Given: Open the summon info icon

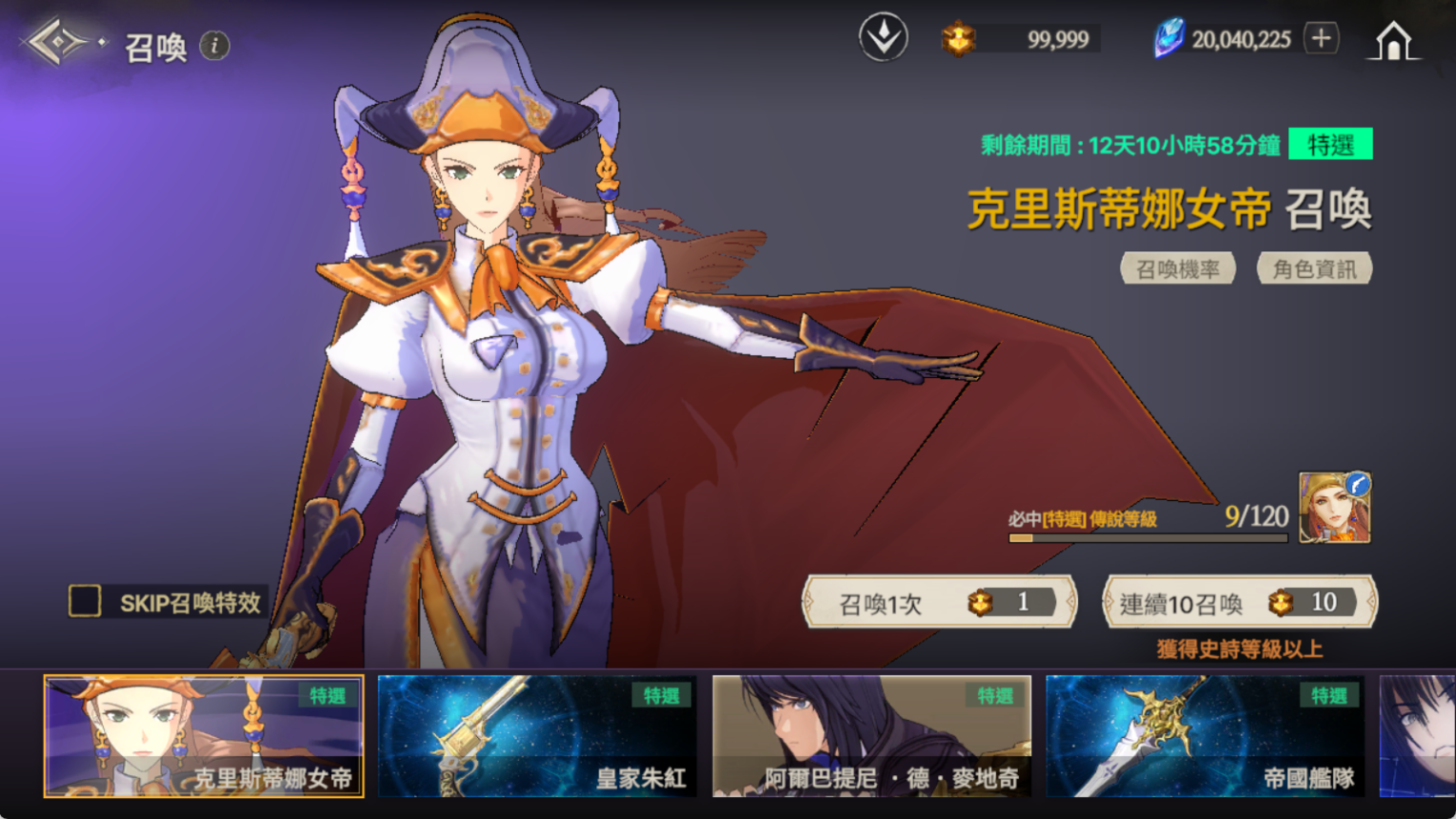Looking at the screenshot, I should (215, 46).
